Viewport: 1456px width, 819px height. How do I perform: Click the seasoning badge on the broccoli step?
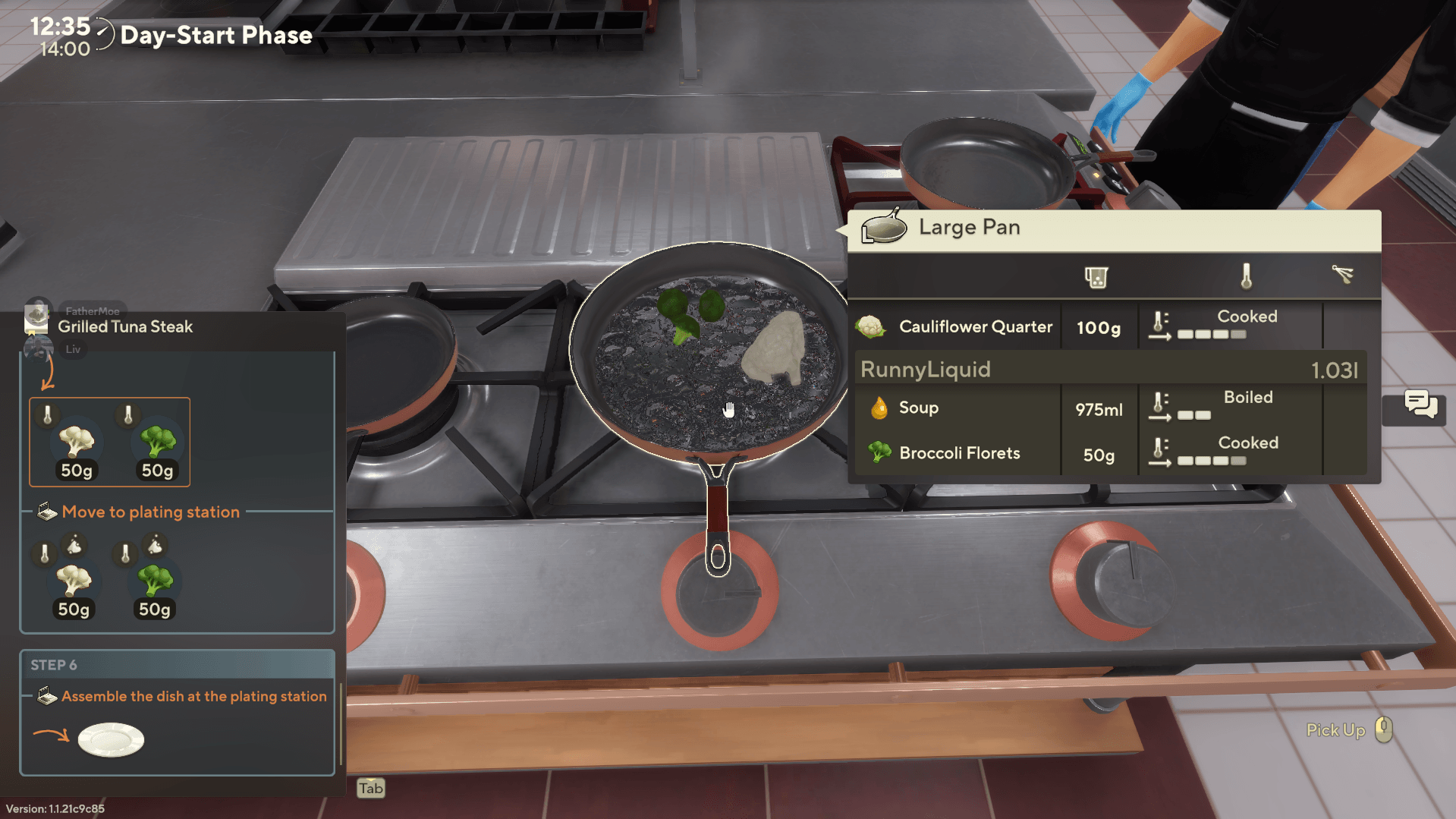156,545
